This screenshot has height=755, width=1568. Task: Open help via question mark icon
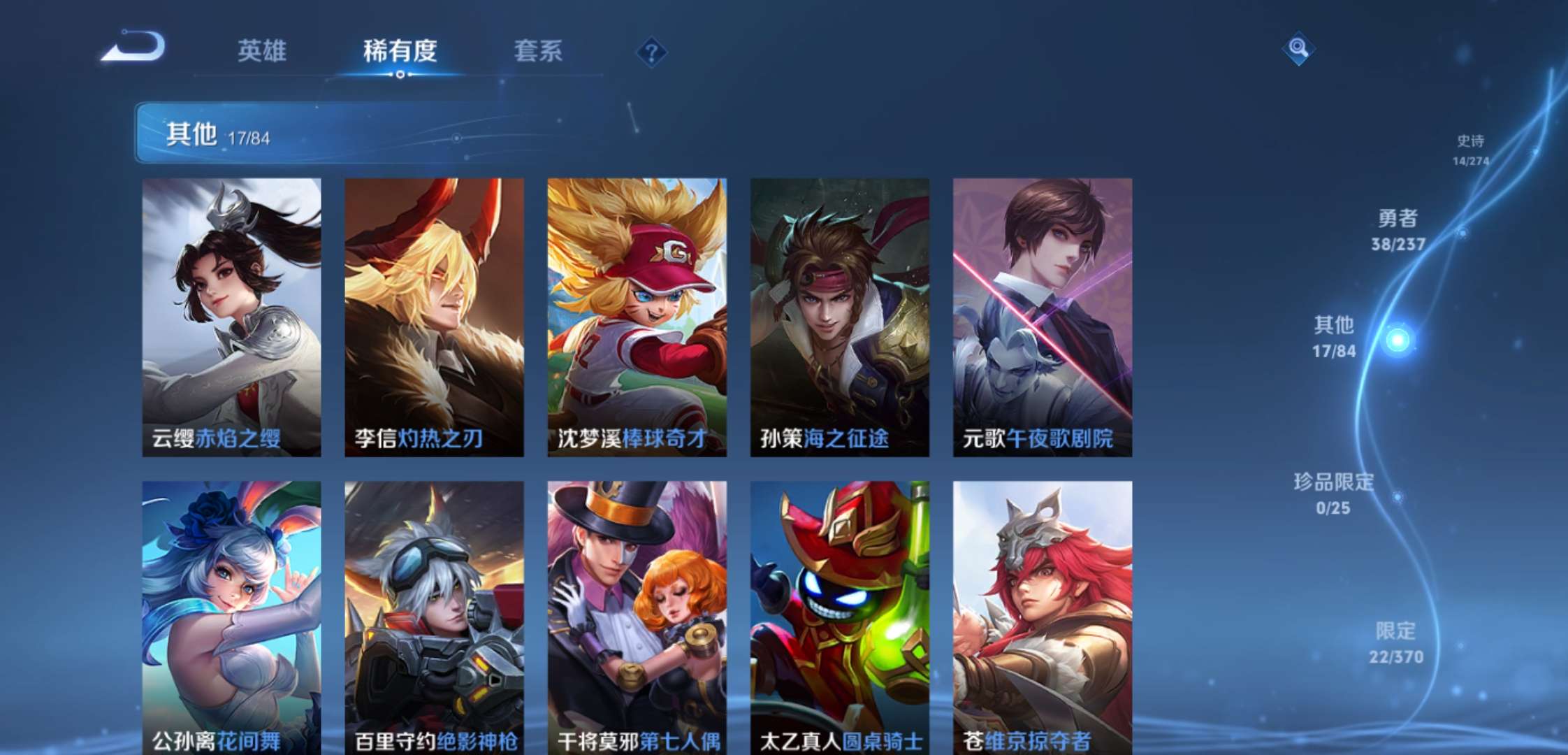[650, 50]
